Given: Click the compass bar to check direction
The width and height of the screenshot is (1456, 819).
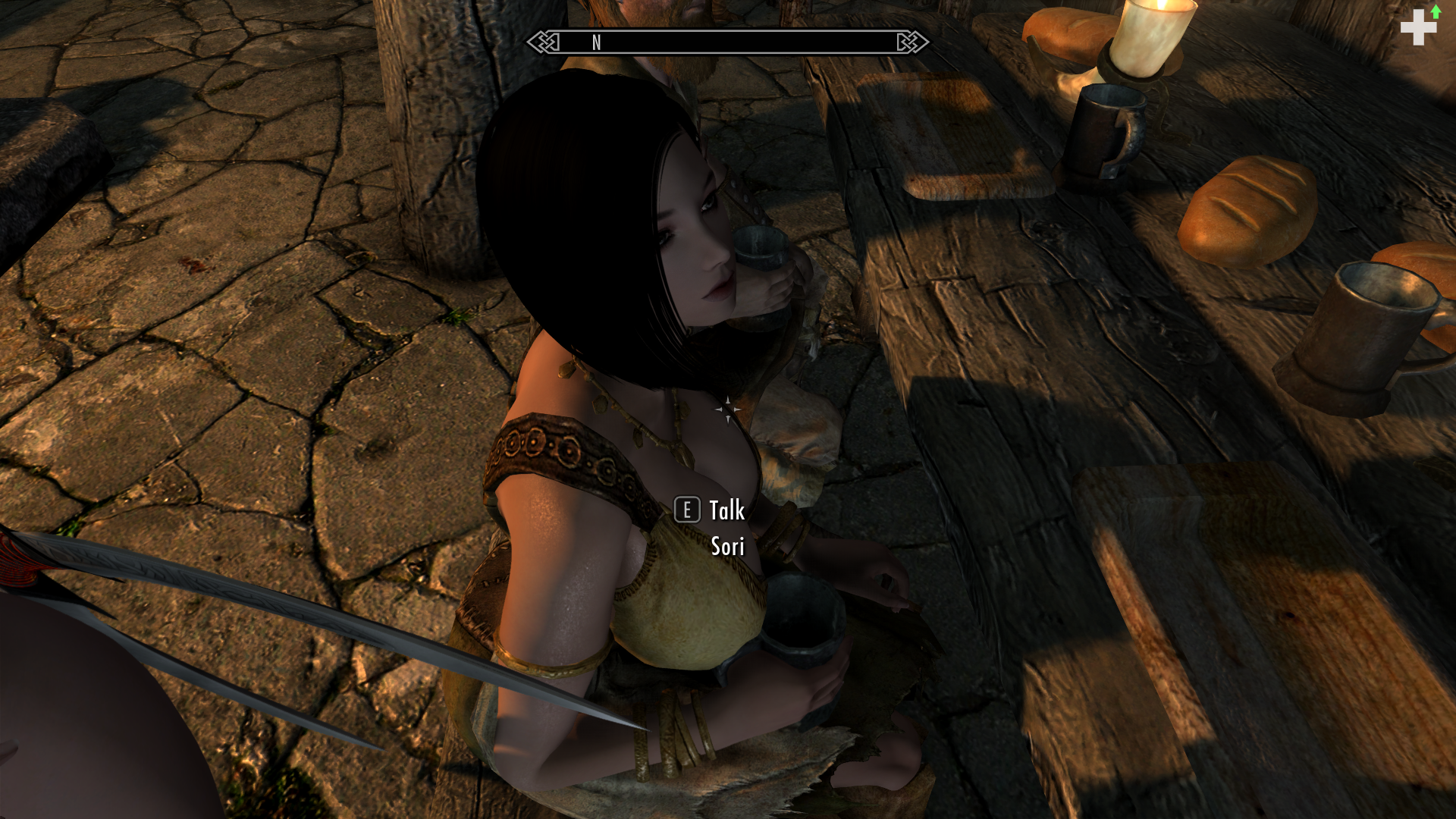Looking at the screenshot, I should [728, 43].
